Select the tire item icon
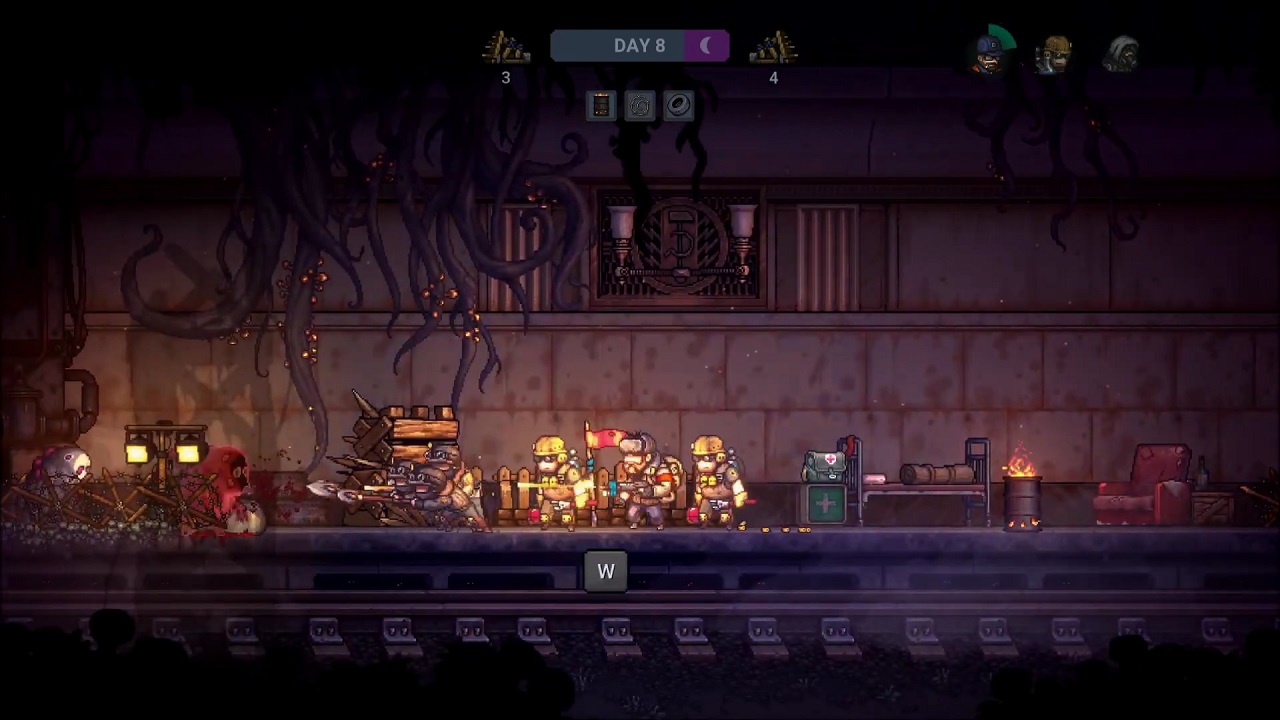Image resolution: width=1280 pixels, height=720 pixels. click(679, 106)
